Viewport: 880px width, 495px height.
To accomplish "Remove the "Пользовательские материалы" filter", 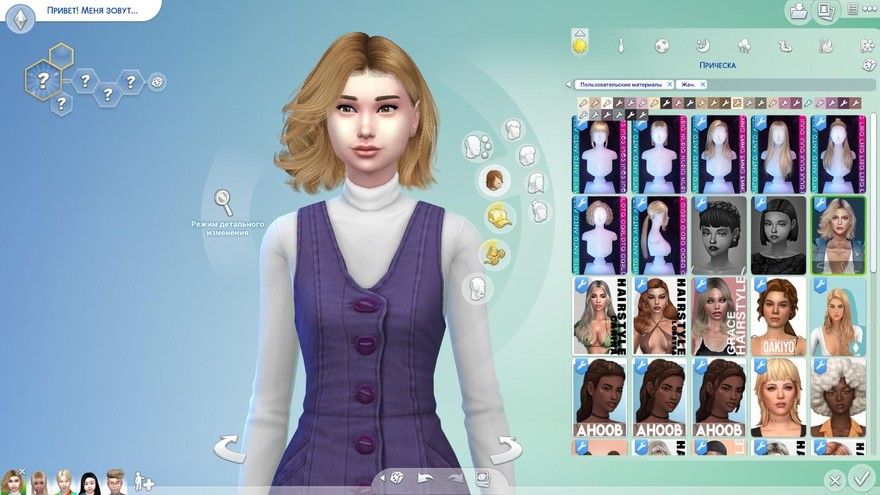I will tap(669, 85).
